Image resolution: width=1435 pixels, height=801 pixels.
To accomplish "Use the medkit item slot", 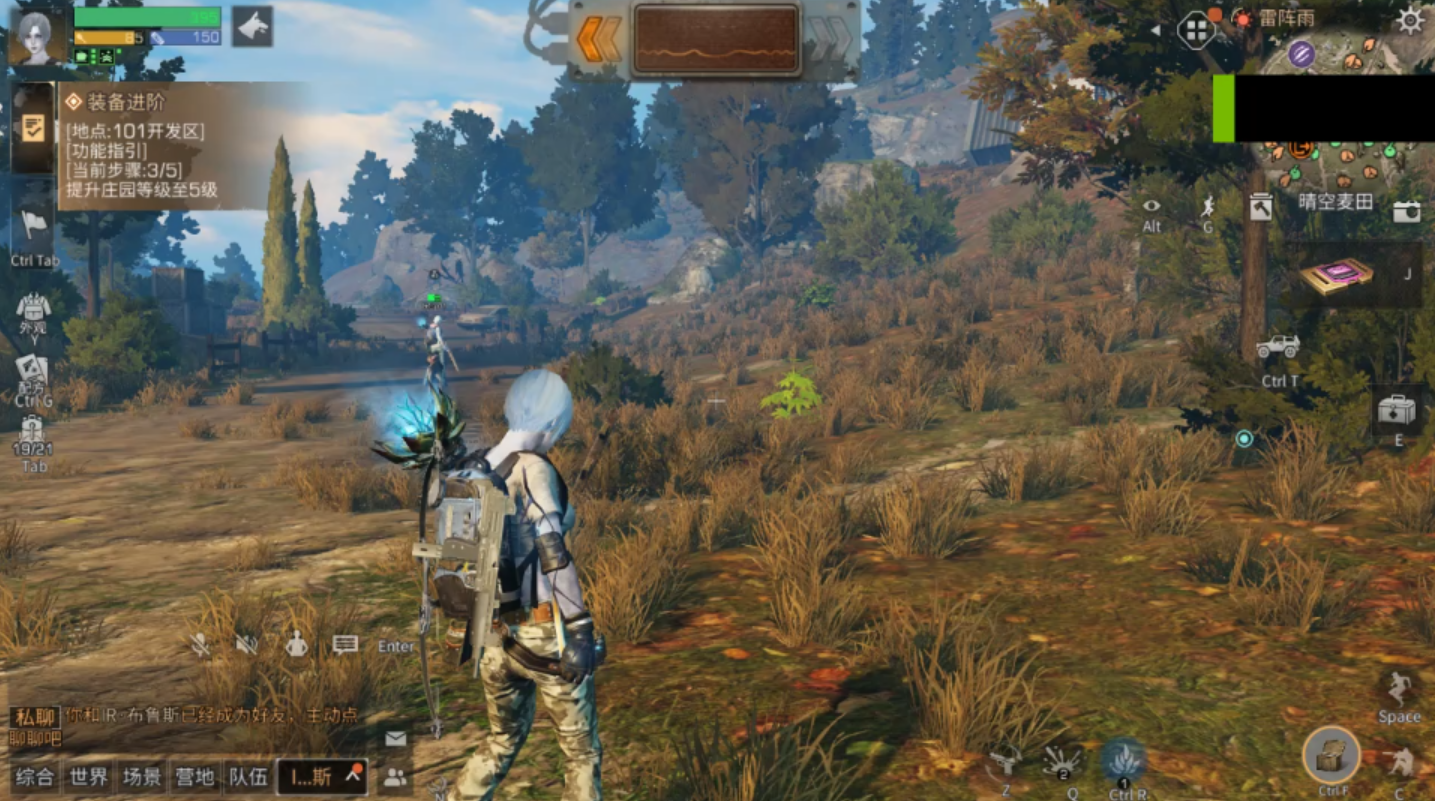I will 1396,410.
